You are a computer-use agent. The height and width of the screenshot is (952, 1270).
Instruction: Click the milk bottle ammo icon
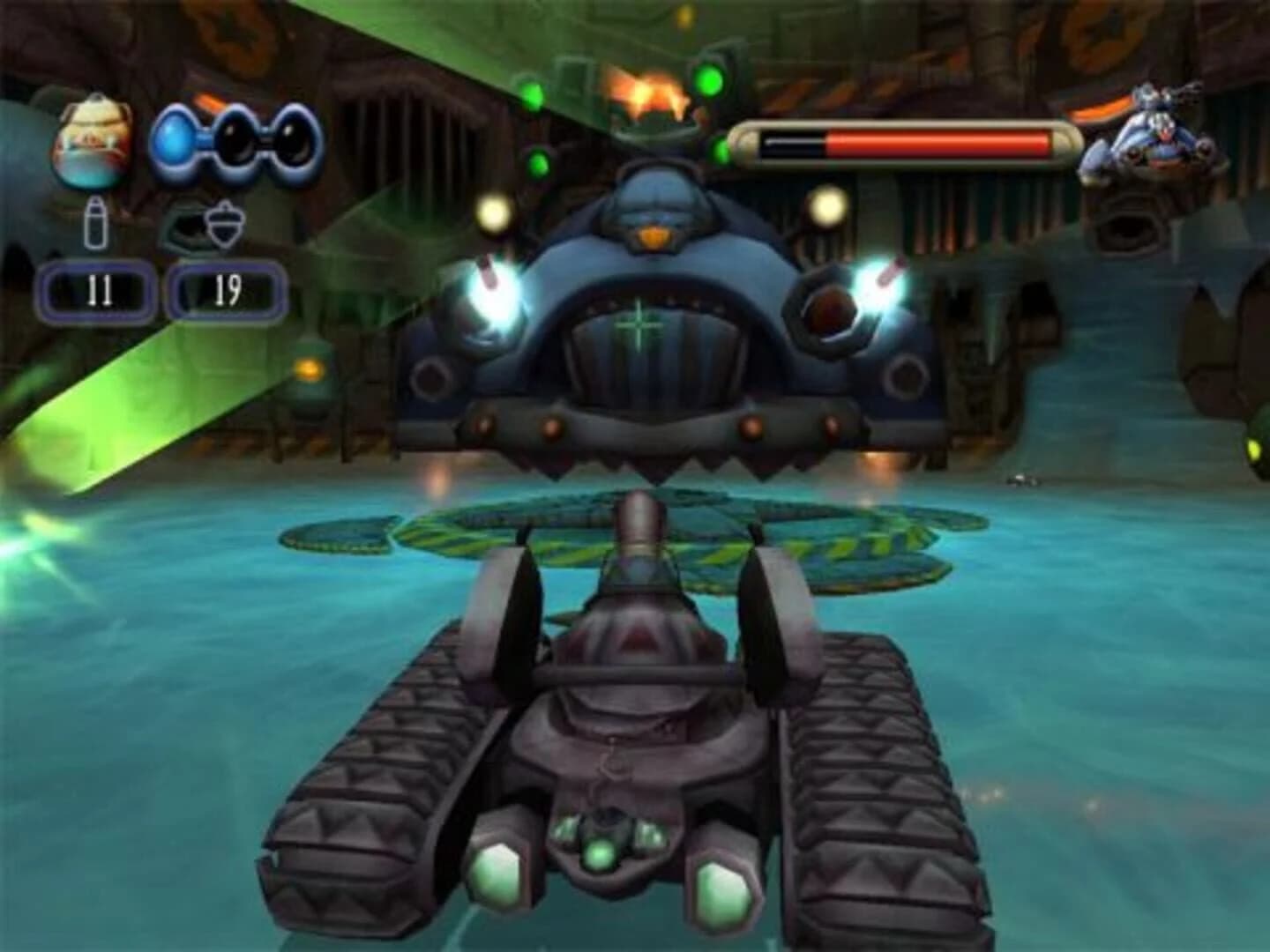pyautogui.click(x=97, y=224)
